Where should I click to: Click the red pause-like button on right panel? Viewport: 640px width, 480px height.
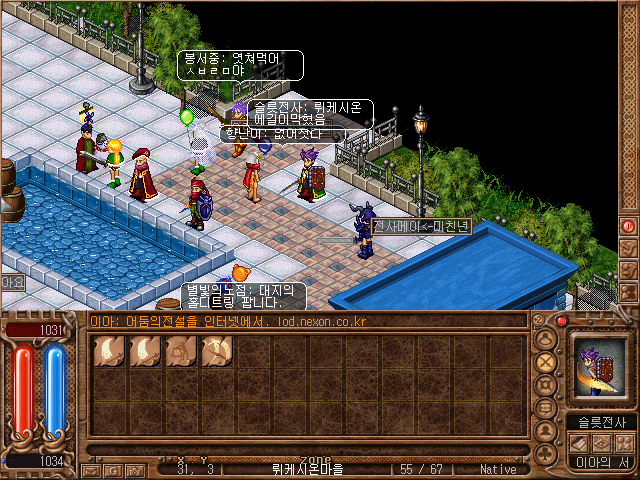tap(628, 227)
